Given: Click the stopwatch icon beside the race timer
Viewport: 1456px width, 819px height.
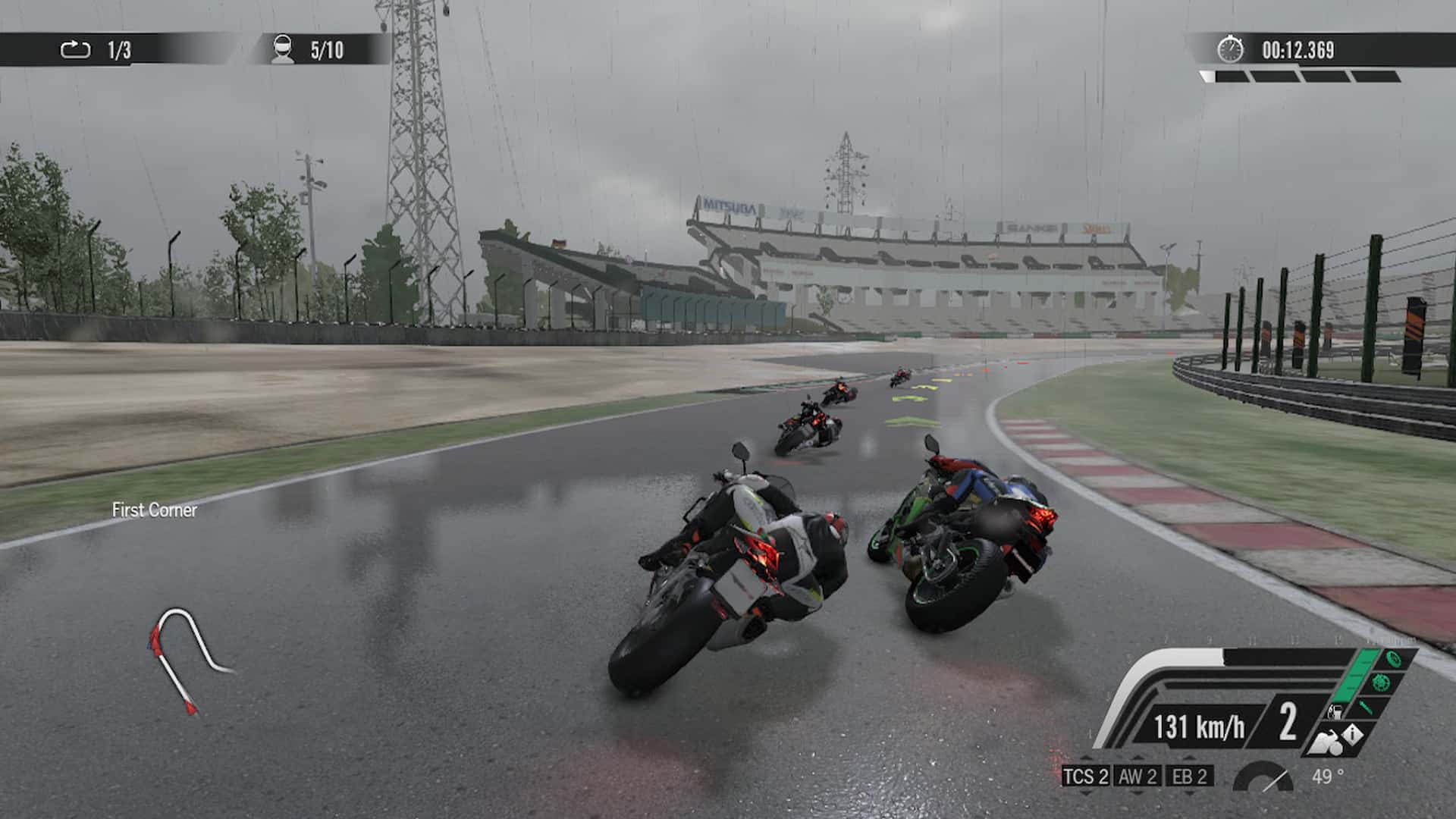Looking at the screenshot, I should pyautogui.click(x=1230, y=48).
